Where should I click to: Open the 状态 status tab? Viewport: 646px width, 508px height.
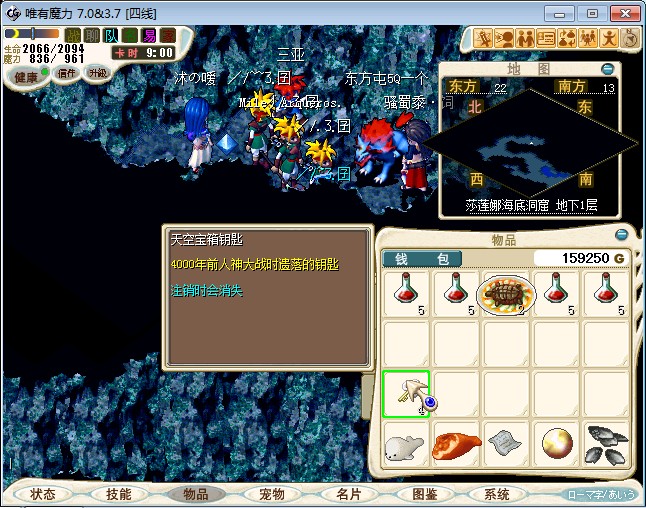pyautogui.click(x=43, y=494)
